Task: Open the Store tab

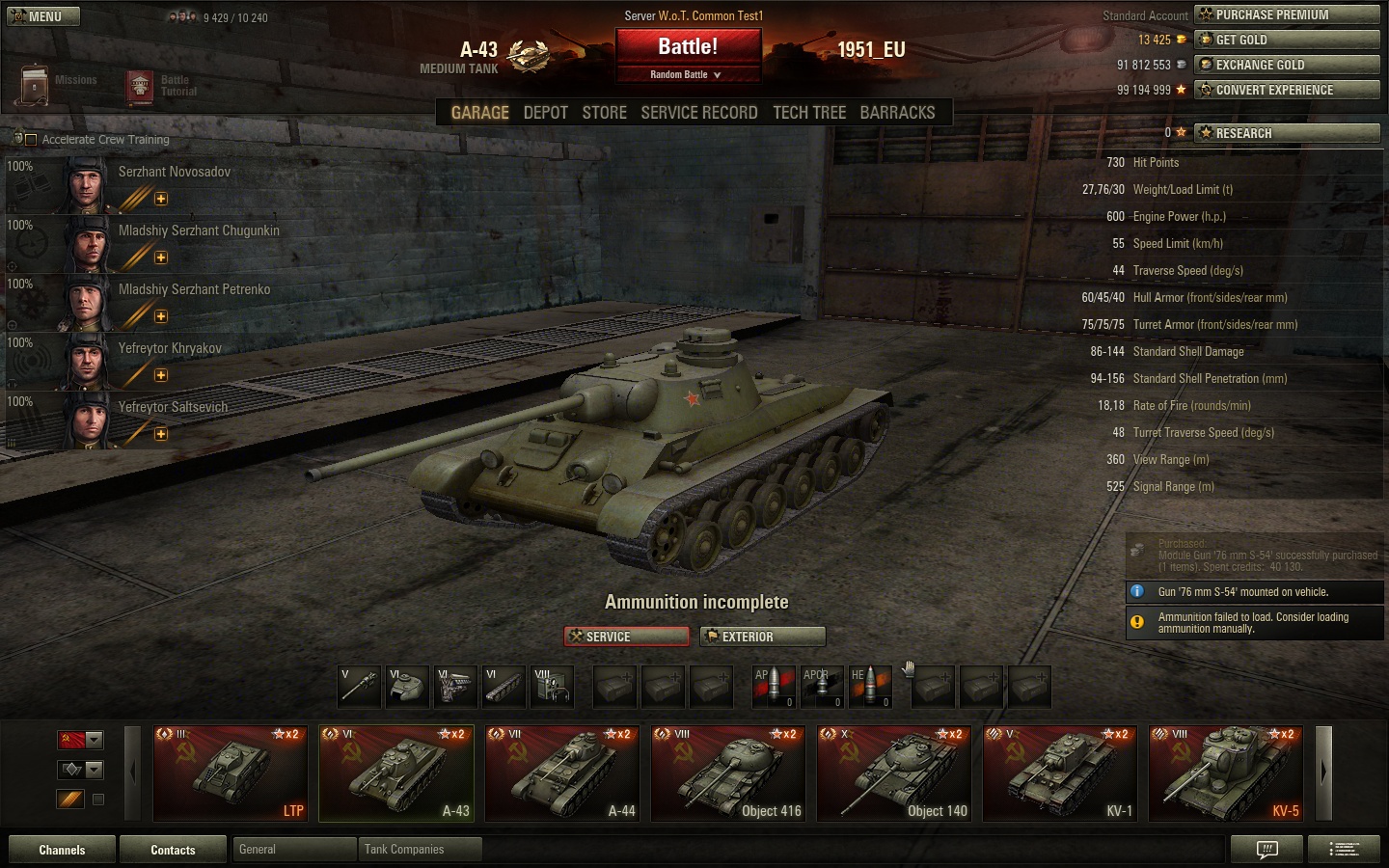Action: [x=604, y=113]
